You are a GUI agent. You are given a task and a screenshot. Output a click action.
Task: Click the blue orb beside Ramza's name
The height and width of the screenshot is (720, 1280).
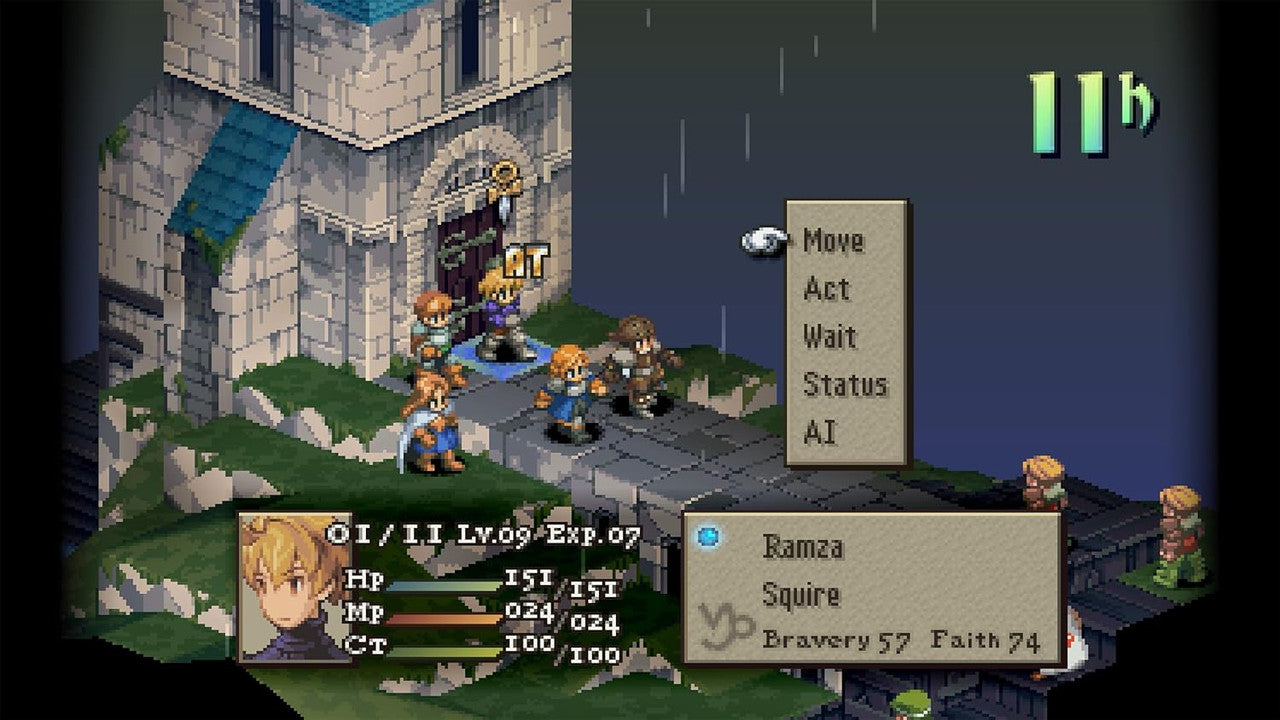click(x=710, y=536)
